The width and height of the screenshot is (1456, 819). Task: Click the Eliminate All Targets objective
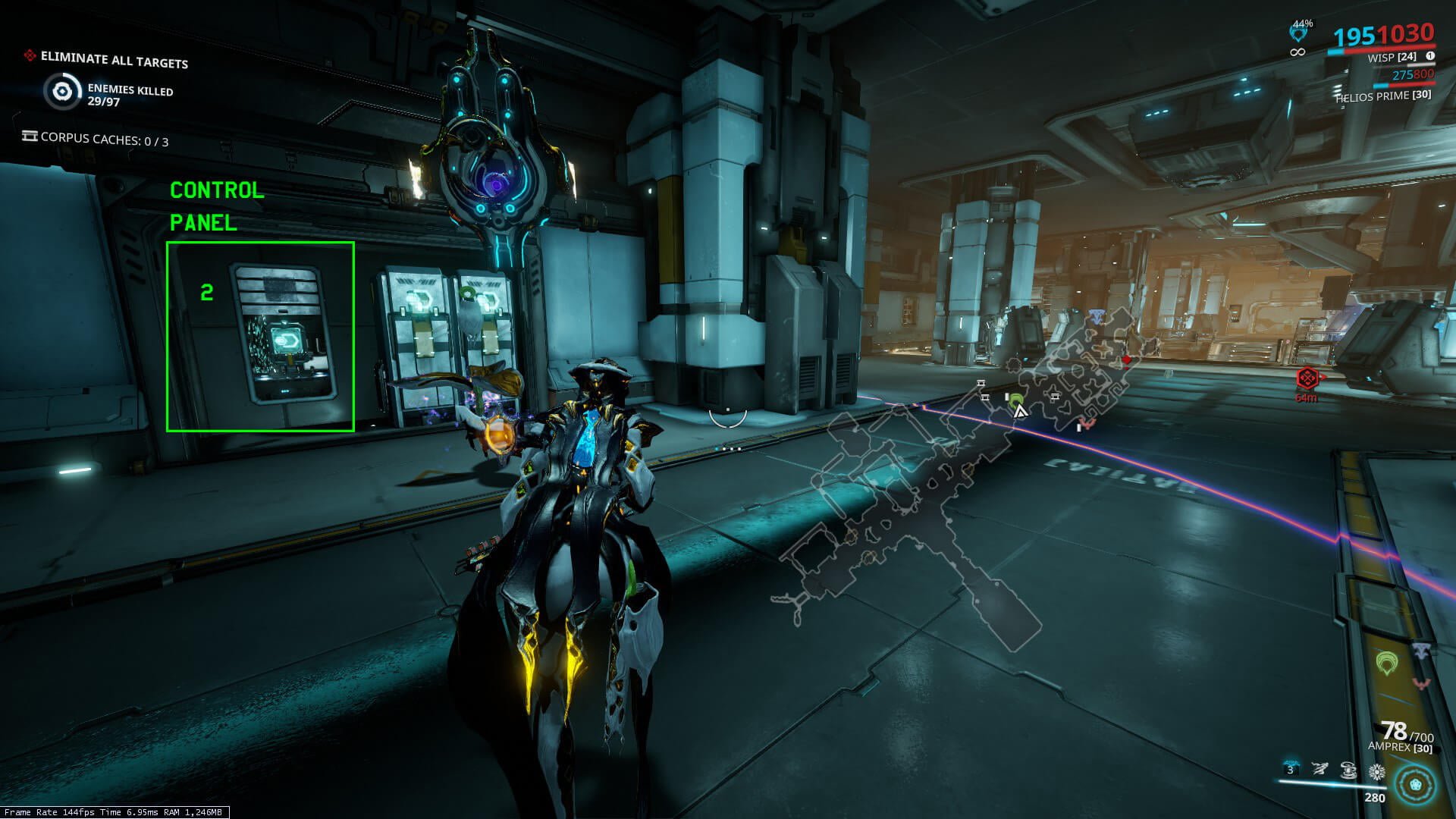pyautogui.click(x=114, y=59)
